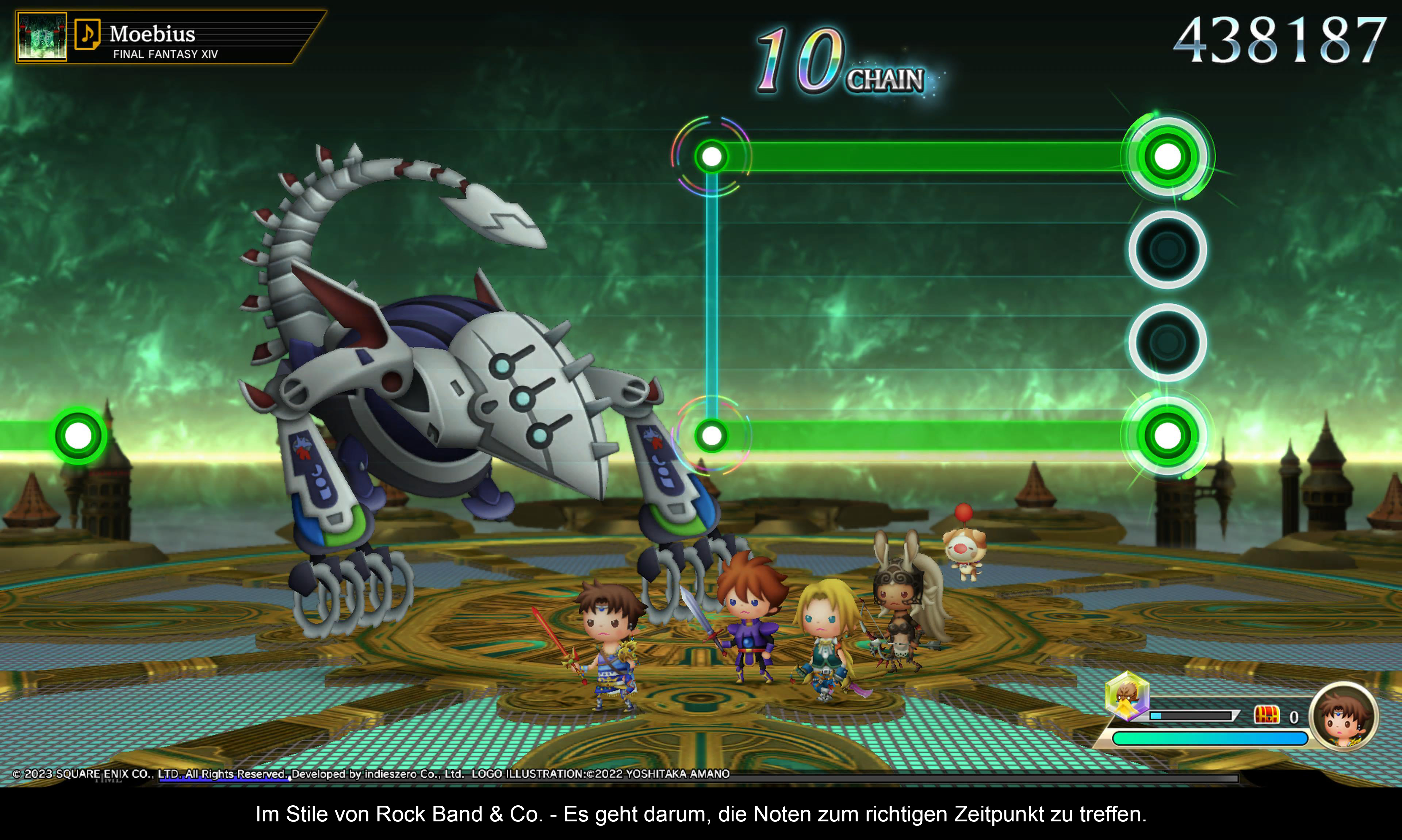Click the song progress bar's position marker
The height and width of the screenshot is (840, 1402).
[x=289, y=779]
